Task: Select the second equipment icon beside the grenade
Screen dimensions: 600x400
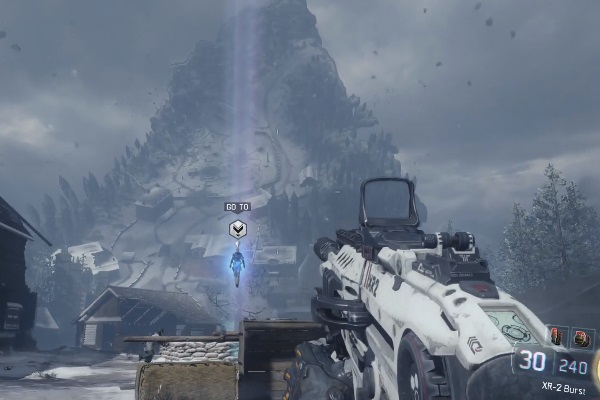Action: click(581, 338)
